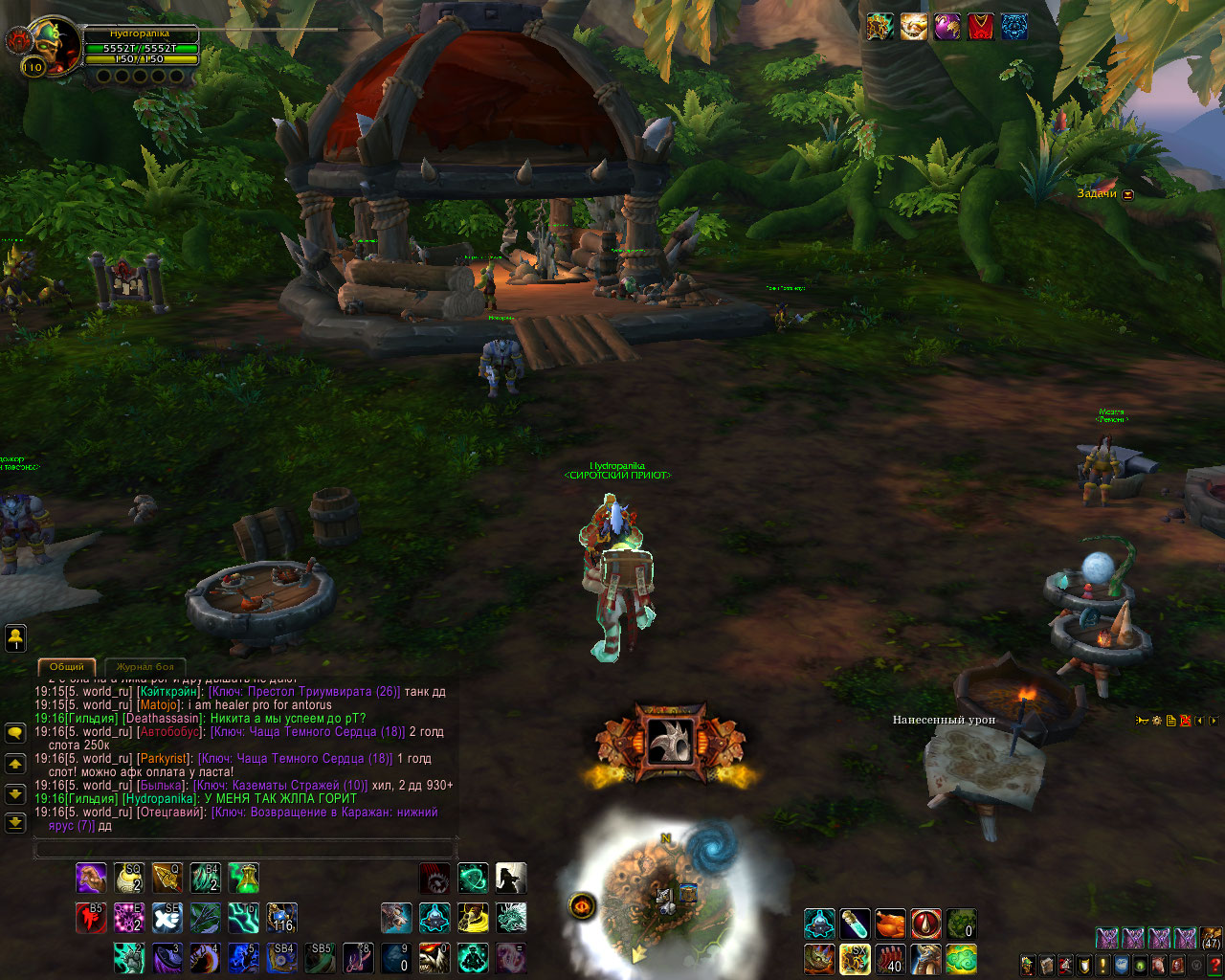Use the ribs food item with count 40
This screenshot has width=1225, height=980.
890,958
